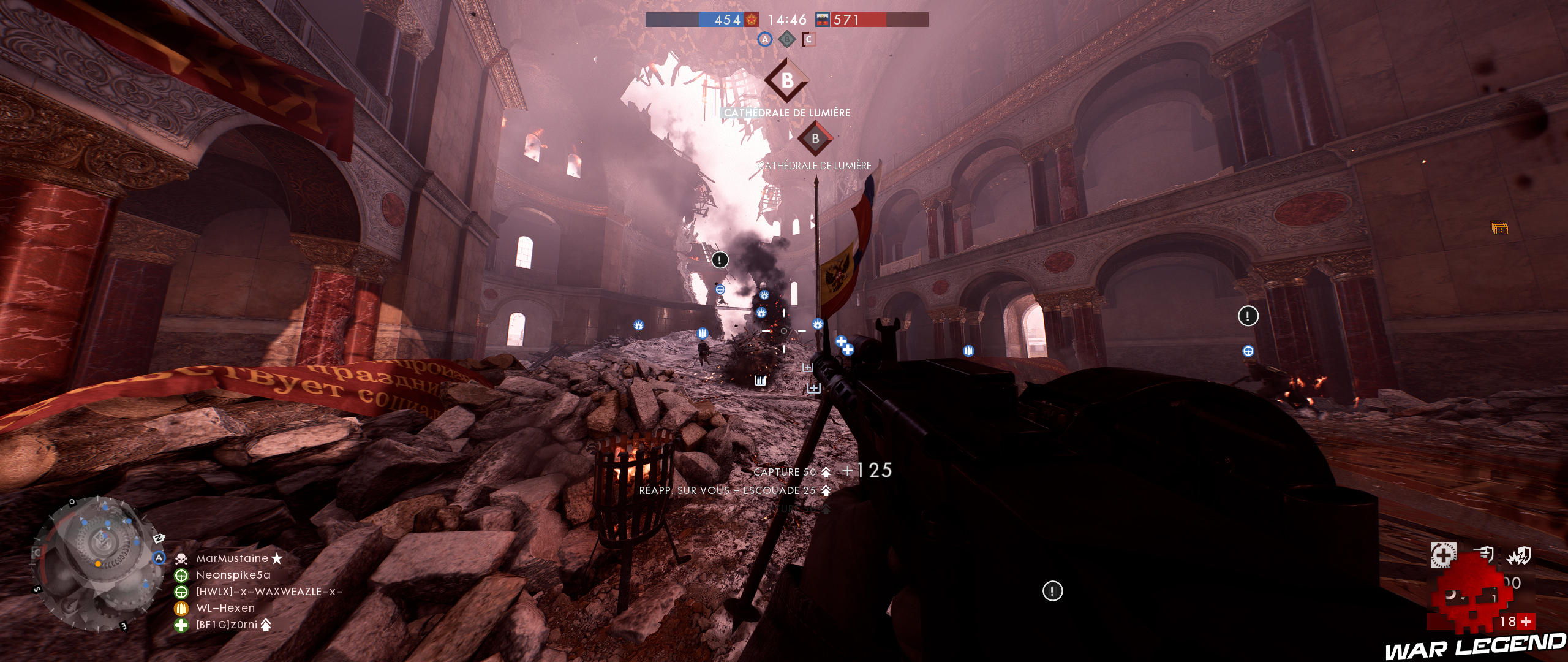This screenshot has width=1568, height=662.
Task: Click the red 18+ health bar
Action: click(1517, 620)
